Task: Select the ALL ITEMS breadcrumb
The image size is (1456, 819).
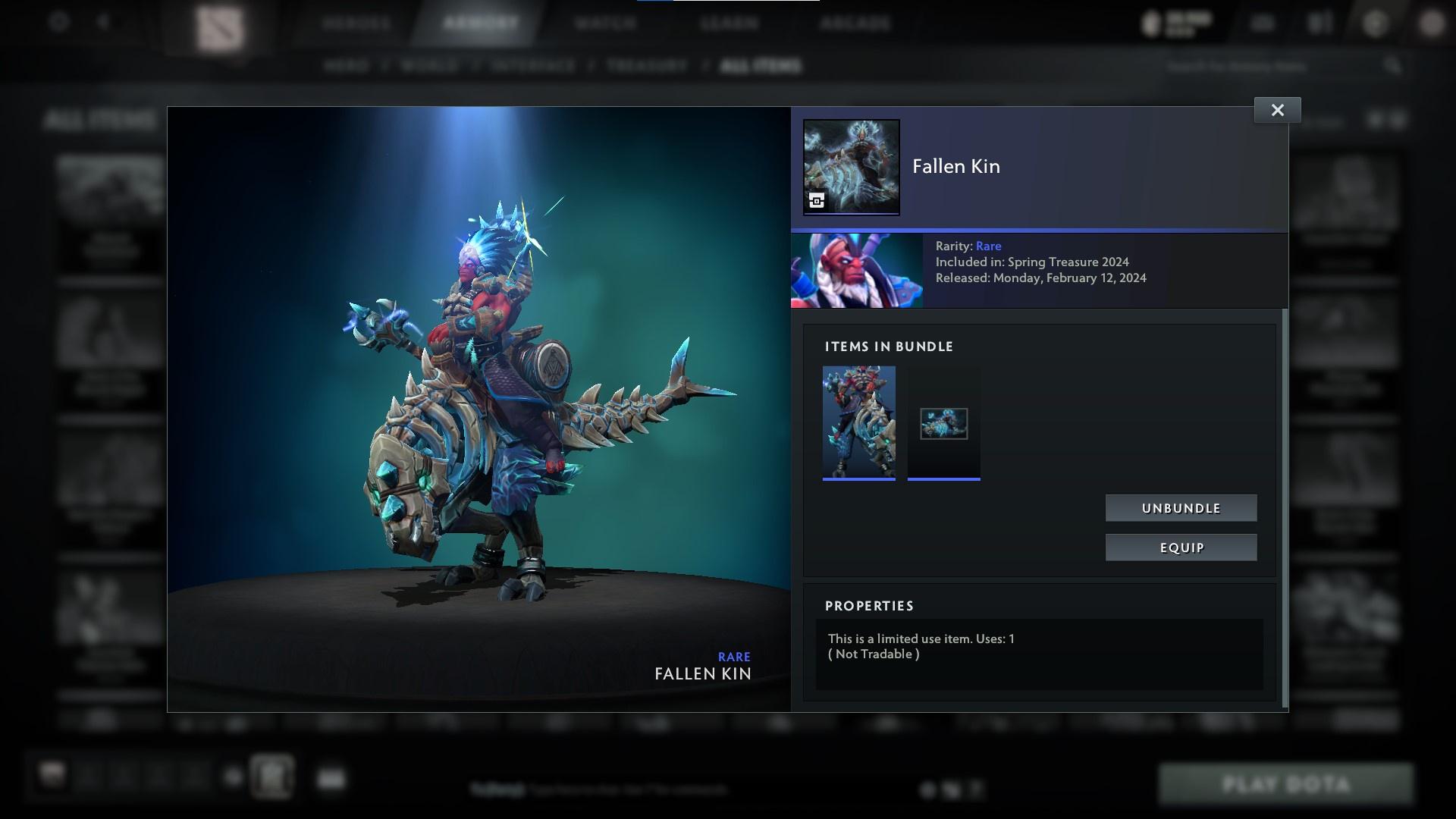Action: (761, 66)
